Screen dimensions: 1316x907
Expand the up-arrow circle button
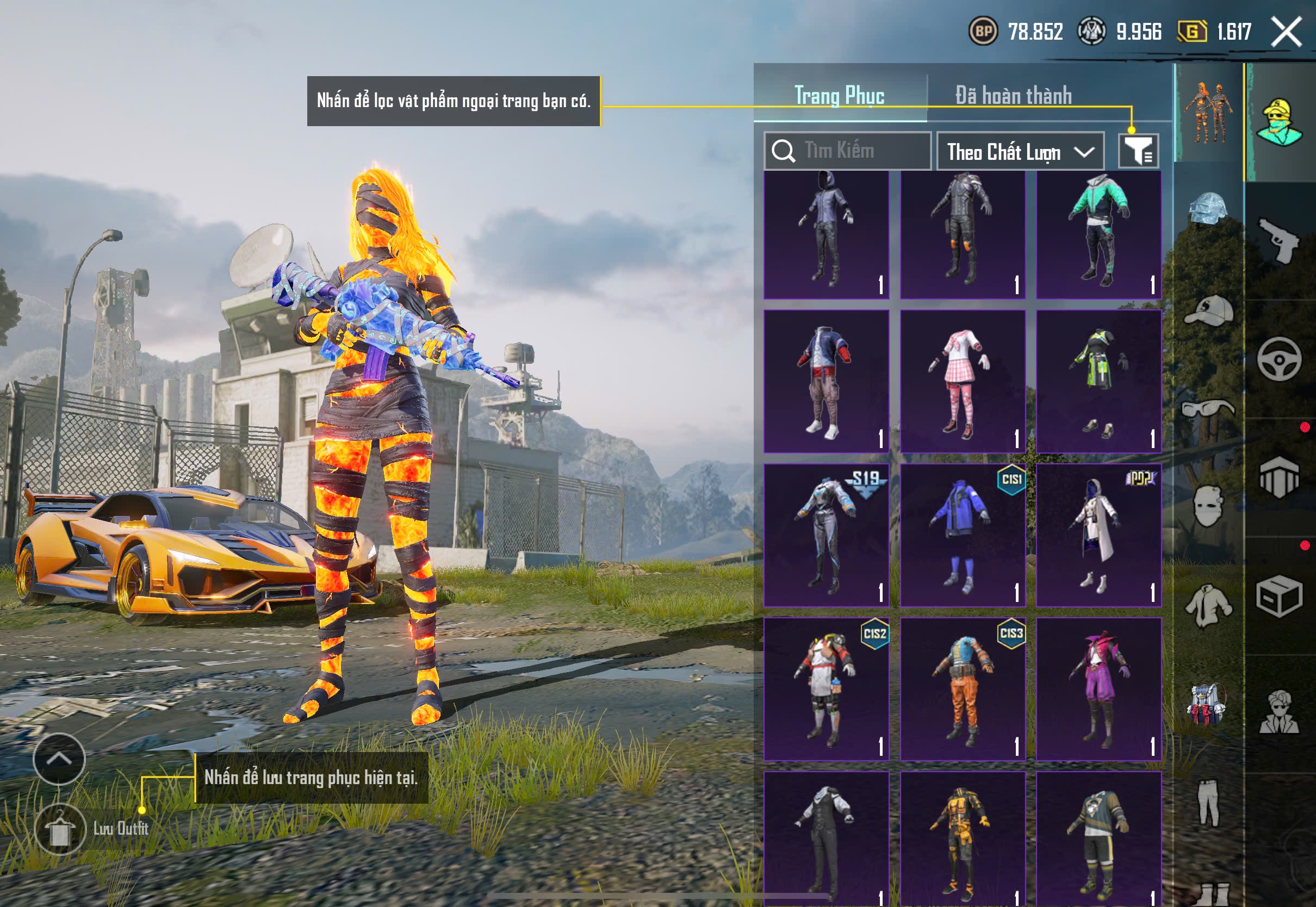pyautogui.click(x=59, y=759)
